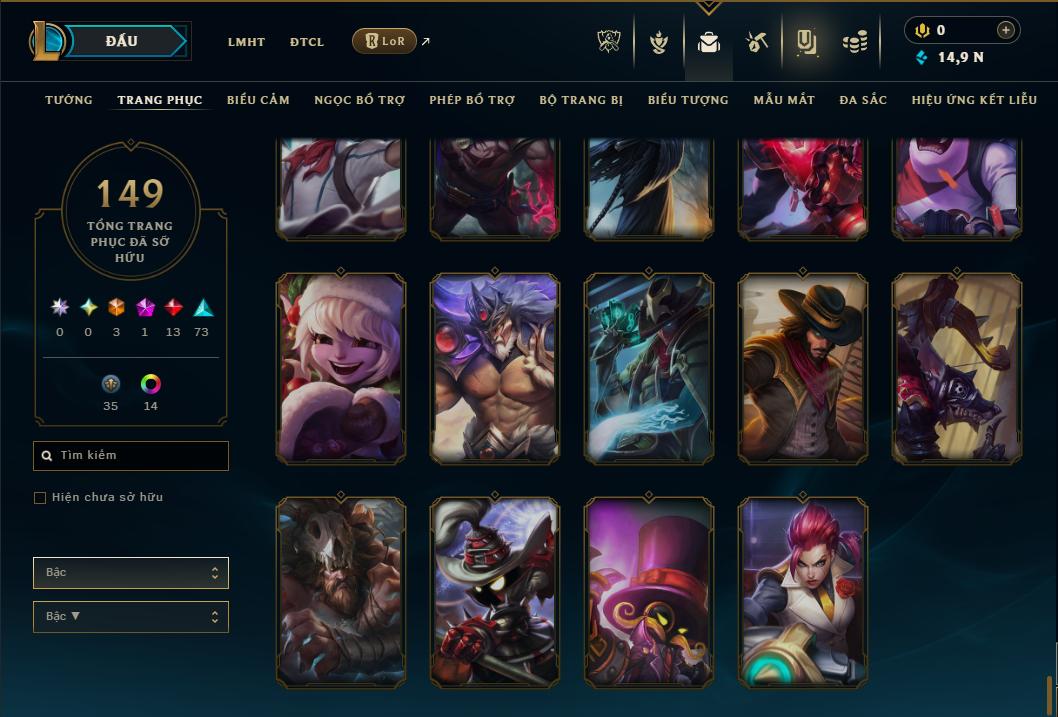Choose the pink-haired white suit skin card
This screenshot has height=717, width=1058.
(803, 592)
